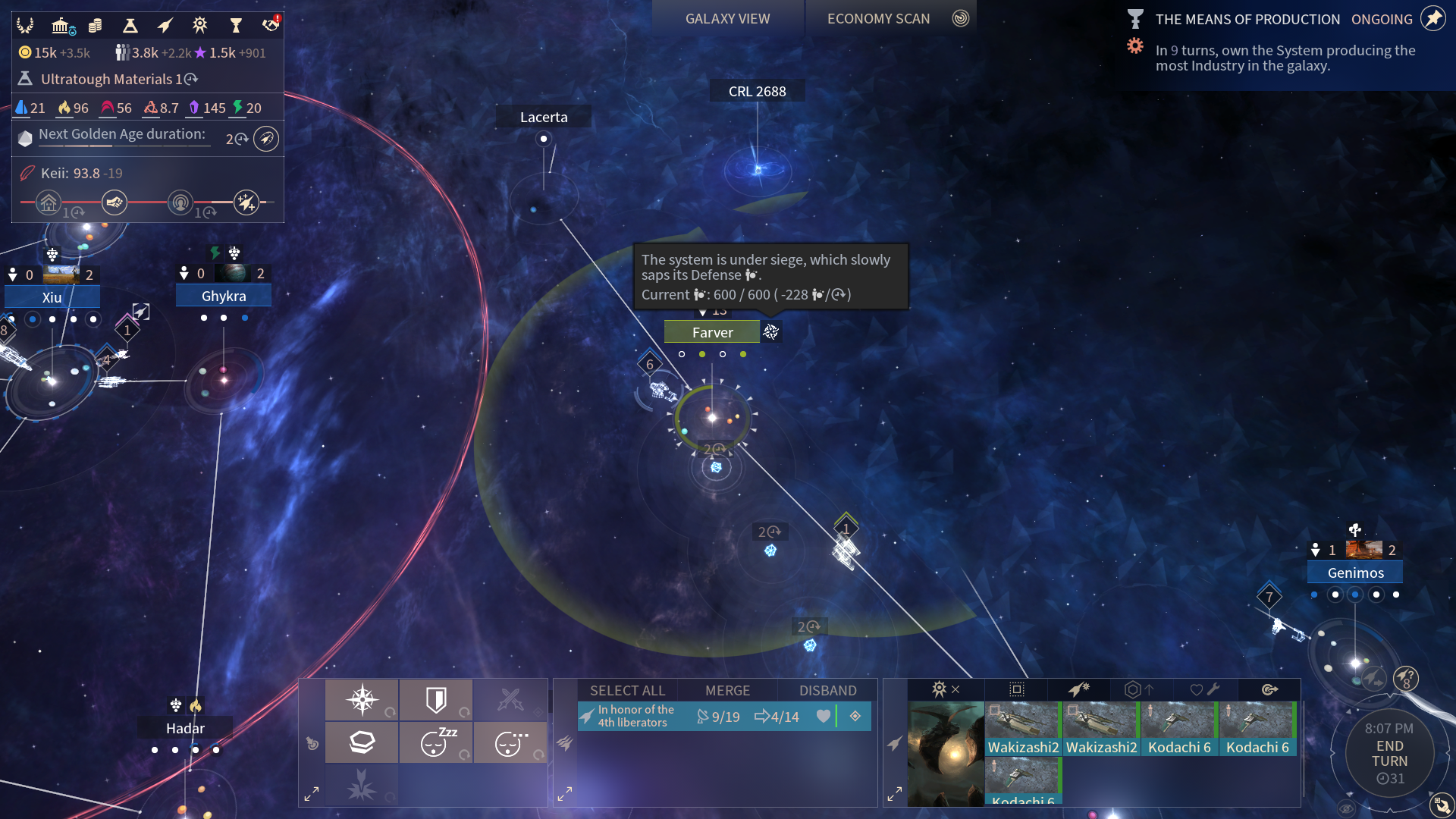Select the Ghykra system label
1456x819 pixels.
[224, 296]
